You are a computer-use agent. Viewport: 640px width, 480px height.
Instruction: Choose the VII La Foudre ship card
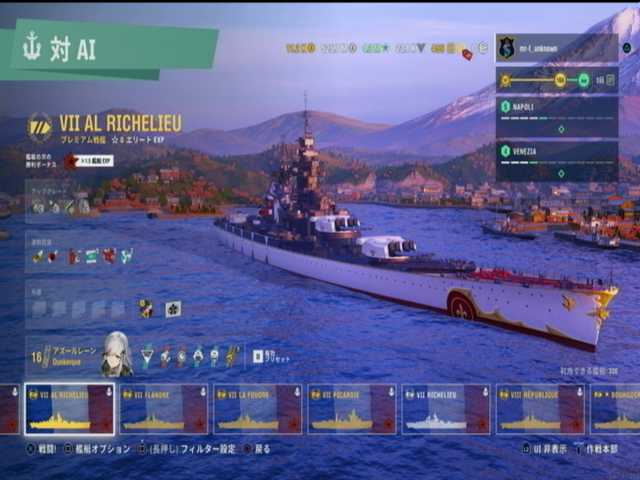click(257, 409)
